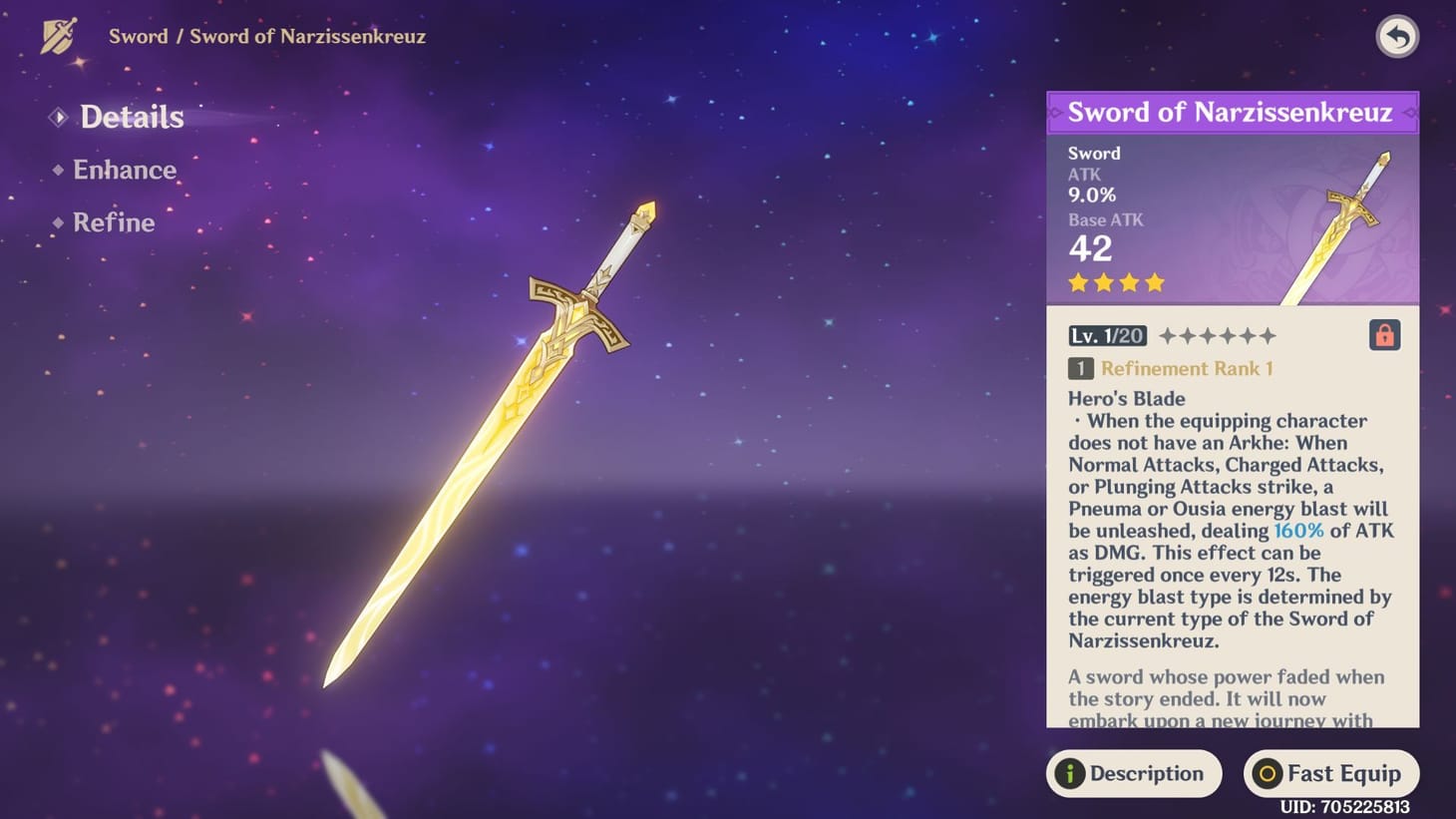This screenshot has width=1456, height=819.
Task: Click the fourth rarity star on the card
Action: tap(1154, 283)
